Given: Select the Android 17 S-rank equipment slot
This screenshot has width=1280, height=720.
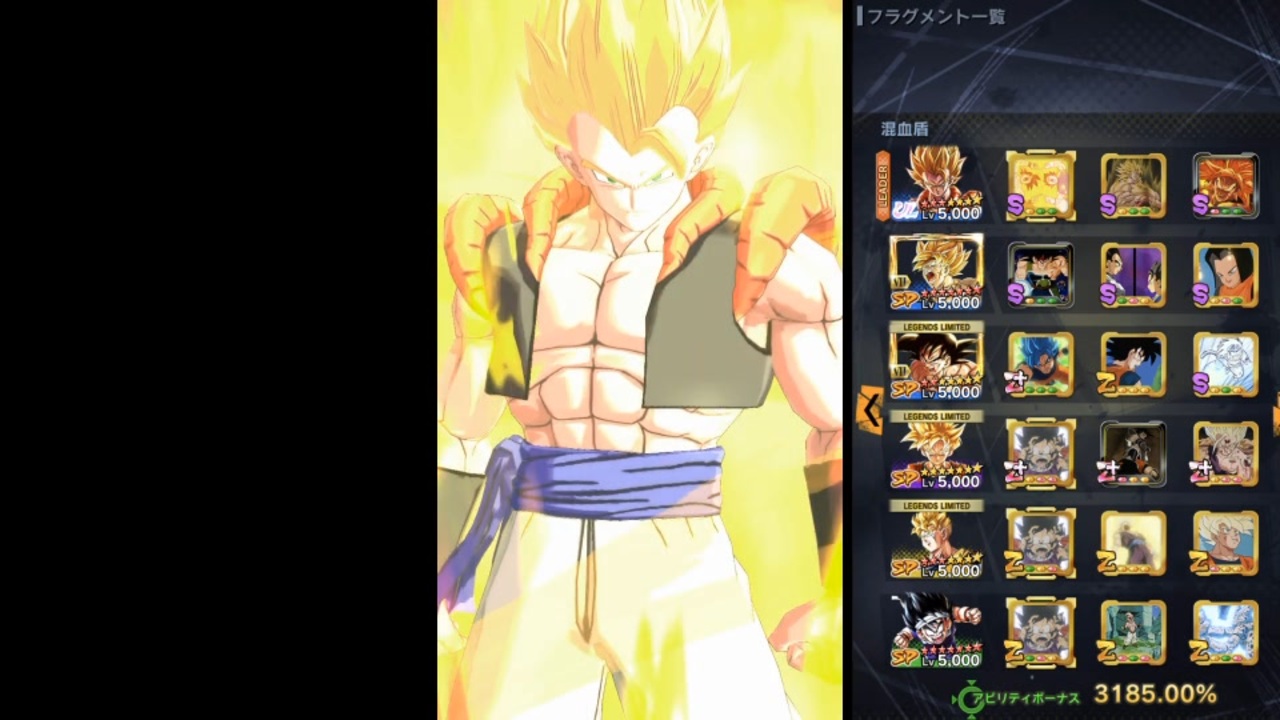Looking at the screenshot, I should tap(1226, 274).
